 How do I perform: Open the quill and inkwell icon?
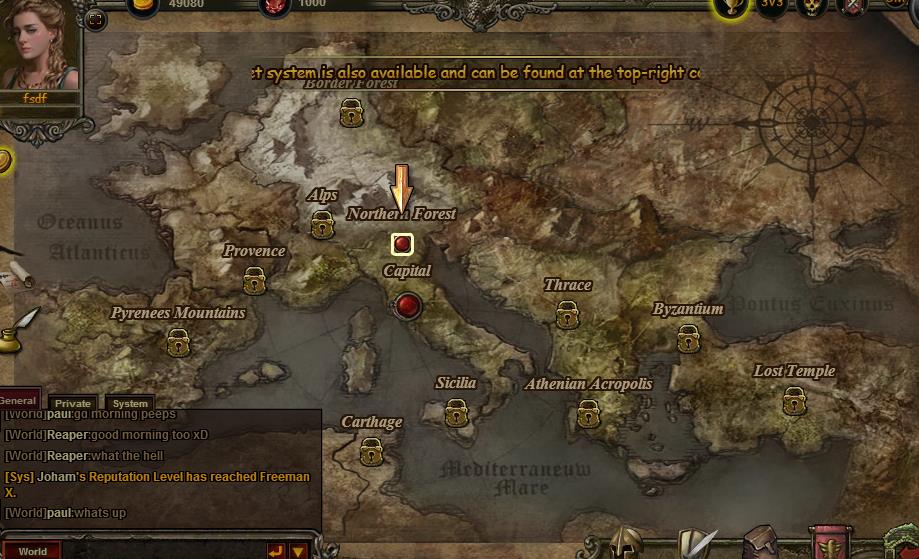[18, 328]
